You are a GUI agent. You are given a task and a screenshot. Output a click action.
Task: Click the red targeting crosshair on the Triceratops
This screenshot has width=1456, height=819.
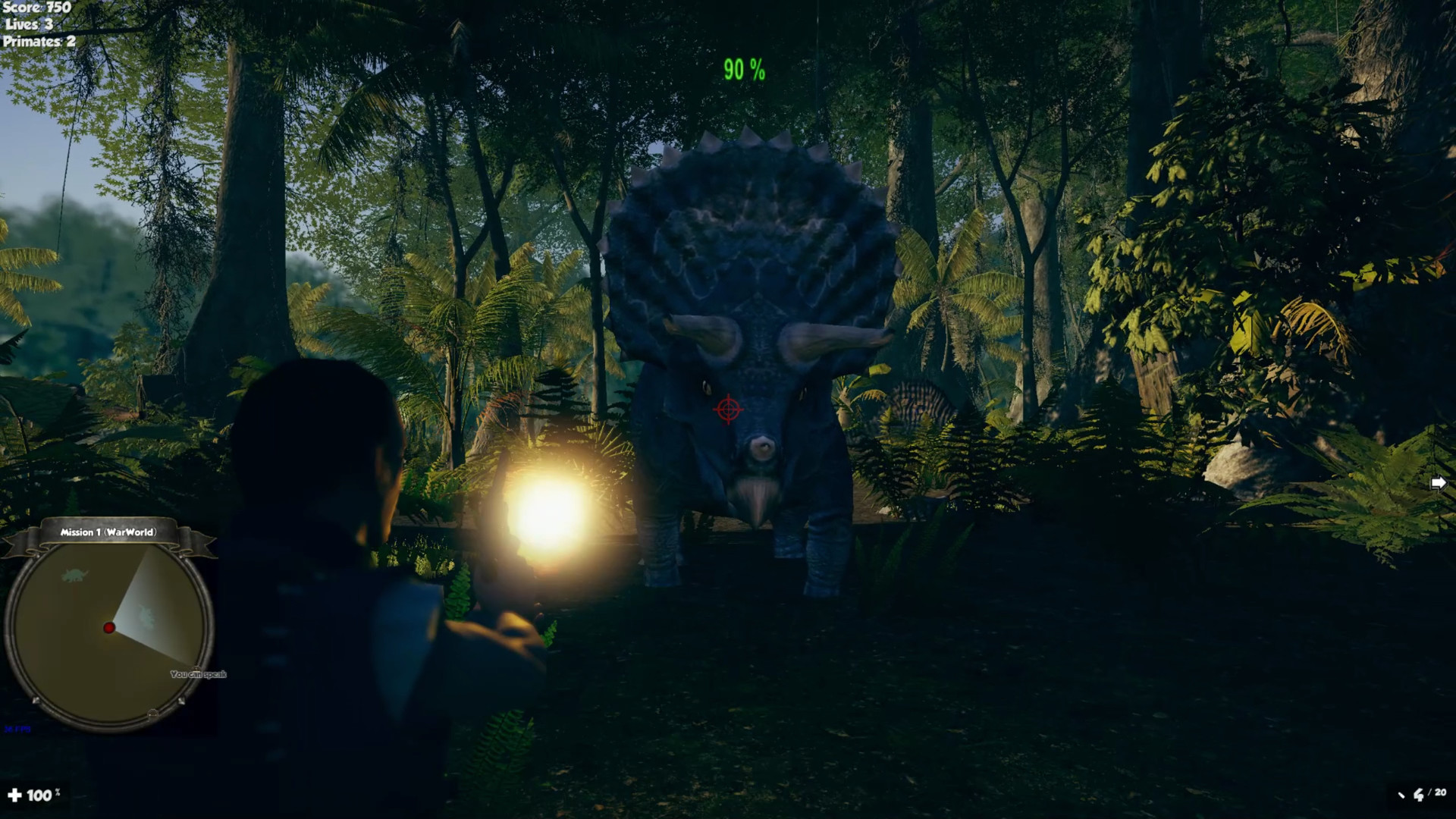pyautogui.click(x=729, y=409)
